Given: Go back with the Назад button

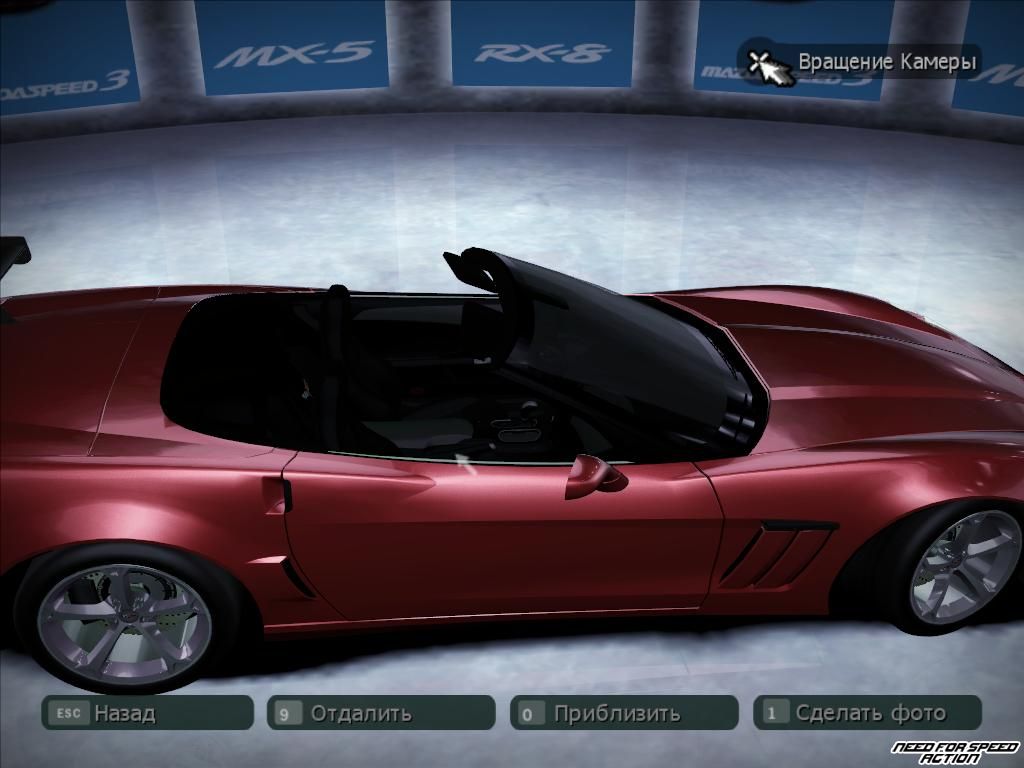Looking at the screenshot, I should point(146,713).
